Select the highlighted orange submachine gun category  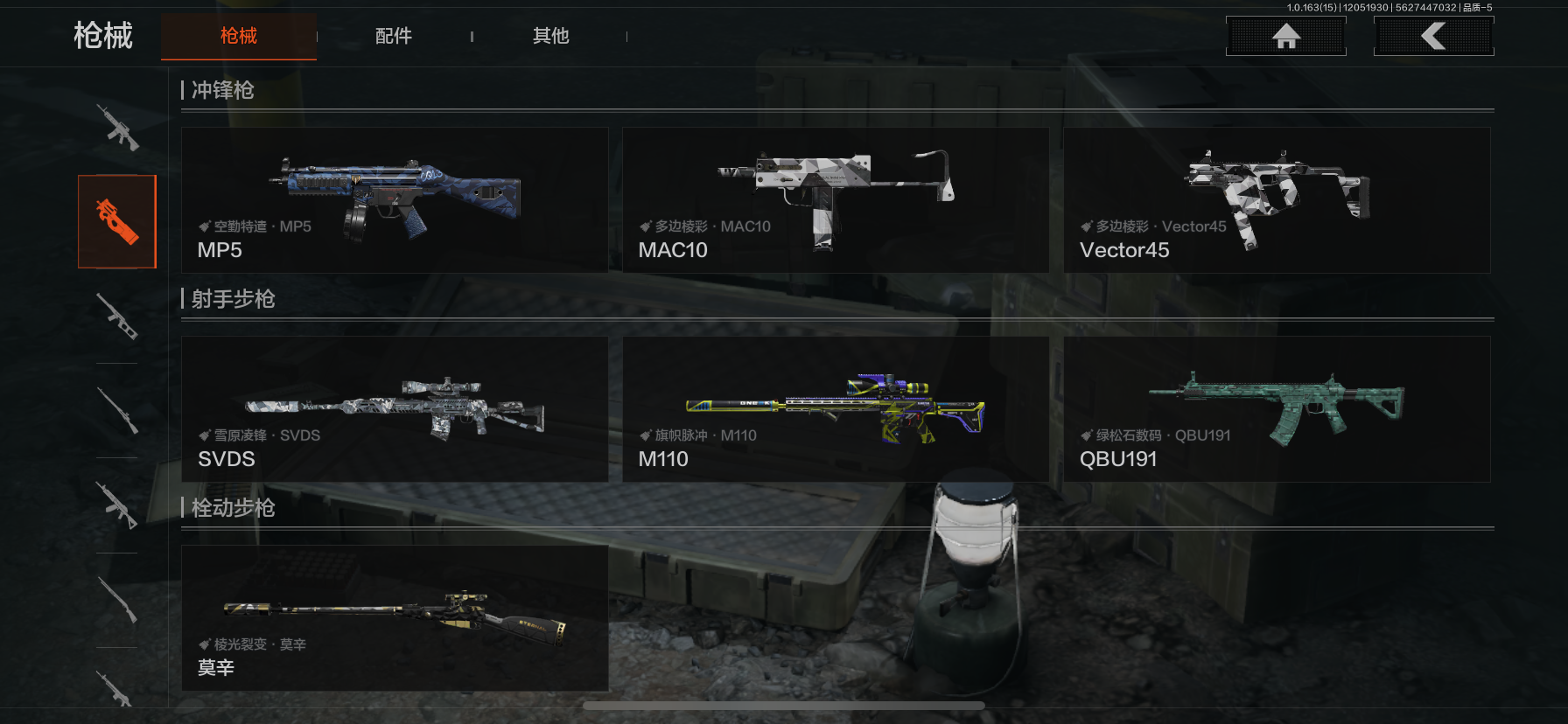pos(117,221)
